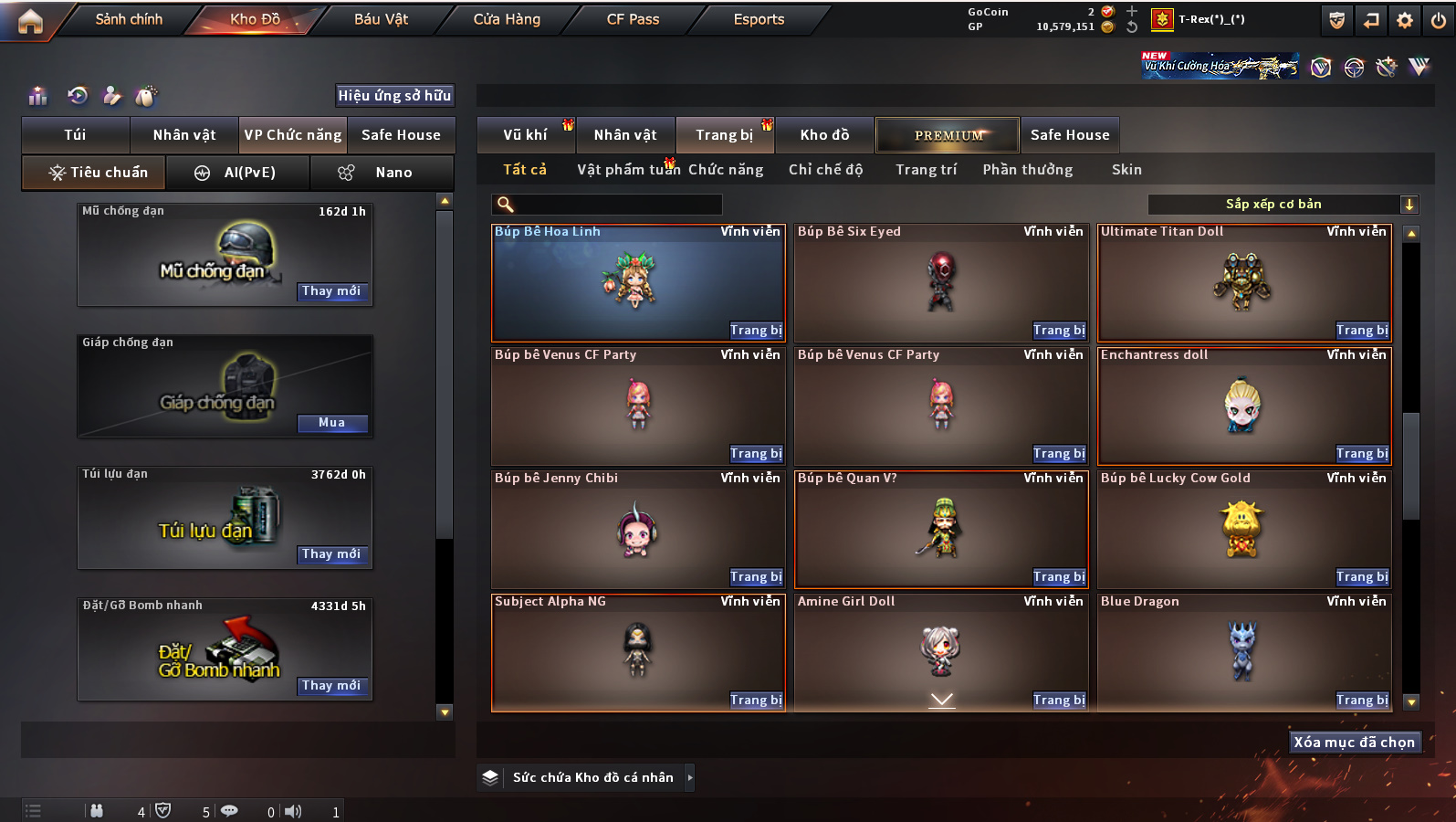Choose the AI(PvE) loadout tab
The width and height of the screenshot is (1456, 822).
[237, 173]
